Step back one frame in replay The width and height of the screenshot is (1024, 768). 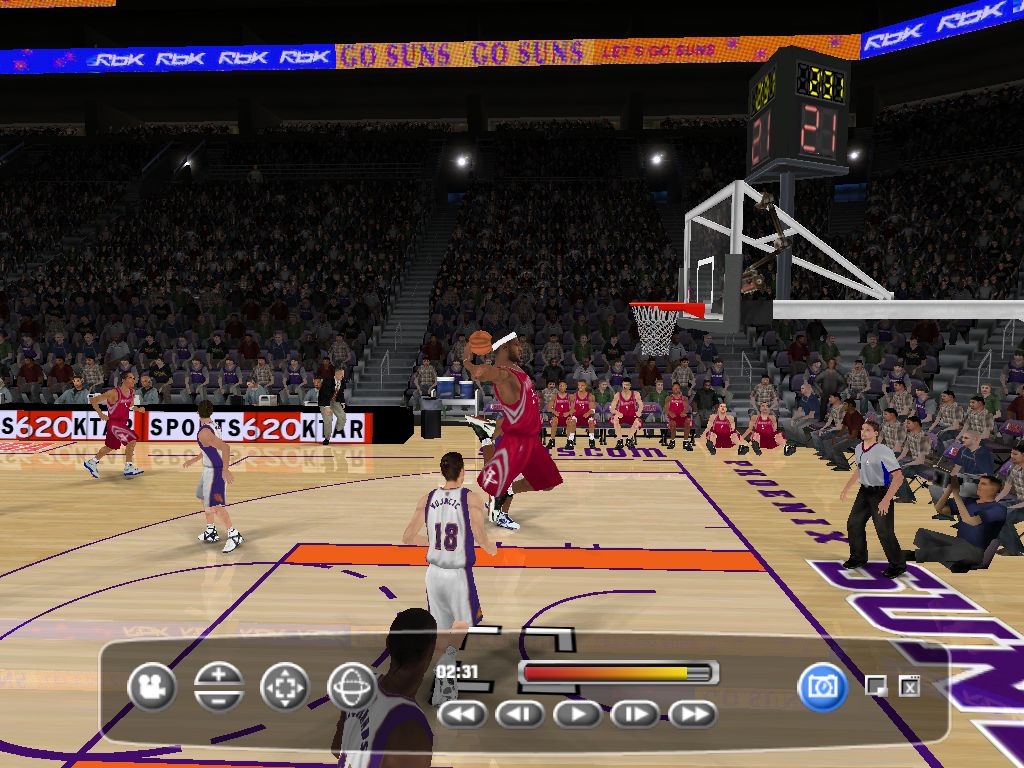(520, 714)
